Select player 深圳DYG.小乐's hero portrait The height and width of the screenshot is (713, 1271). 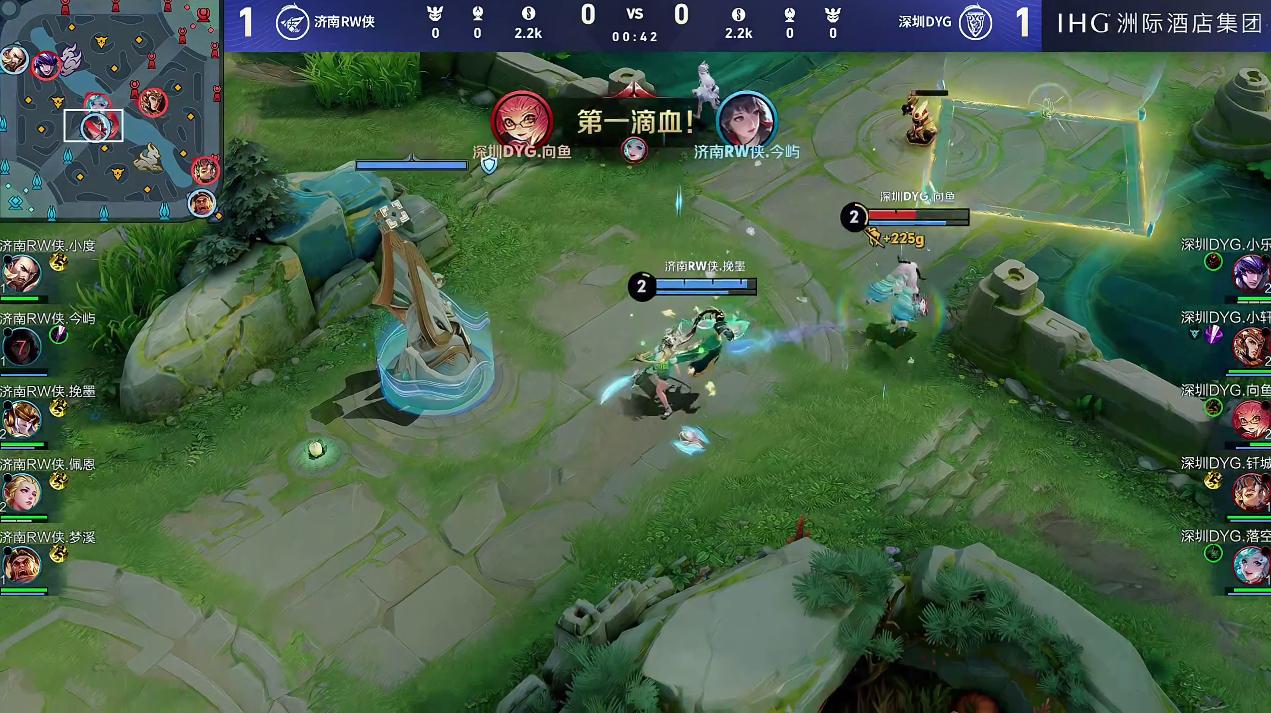[x=1252, y=273]
